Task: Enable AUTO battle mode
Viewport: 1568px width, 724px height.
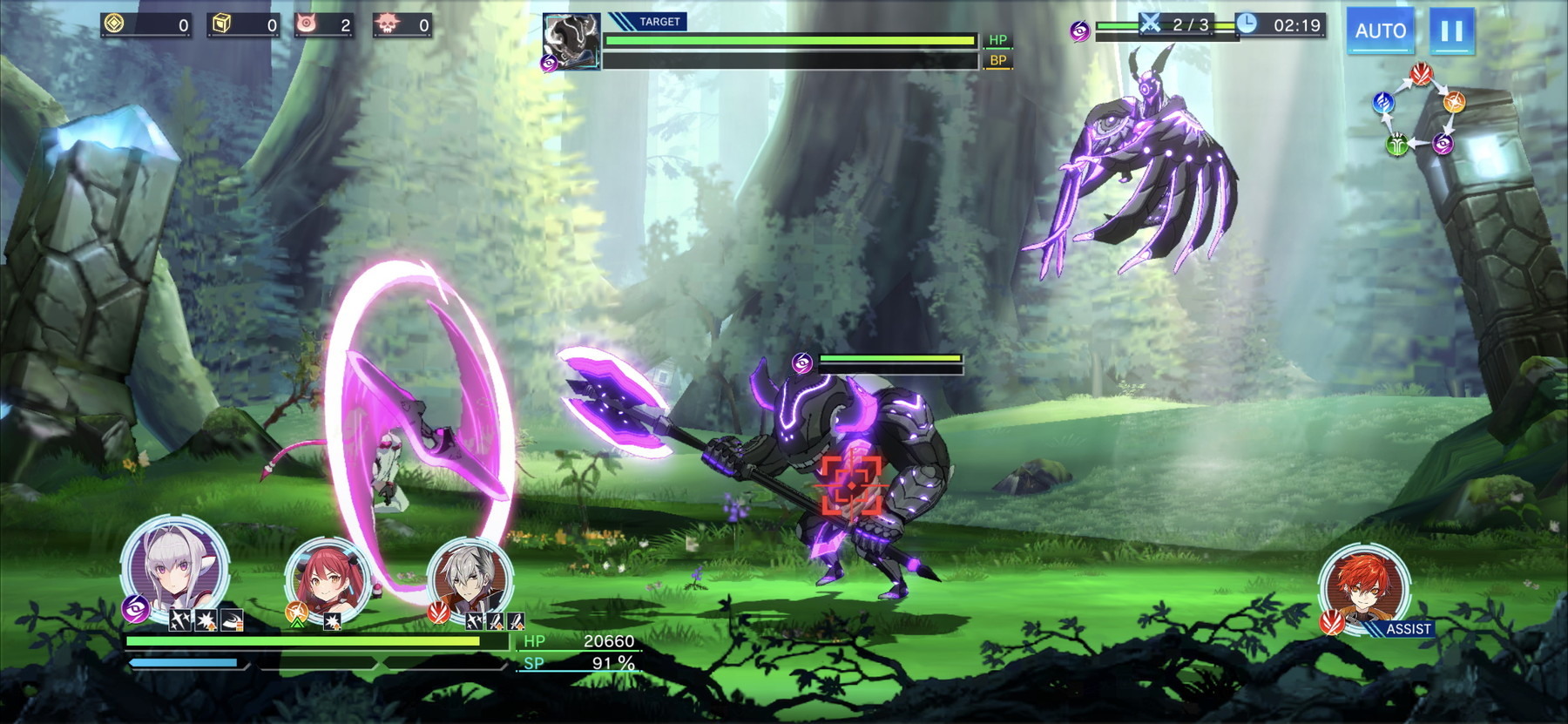Action: (1382, 30)
